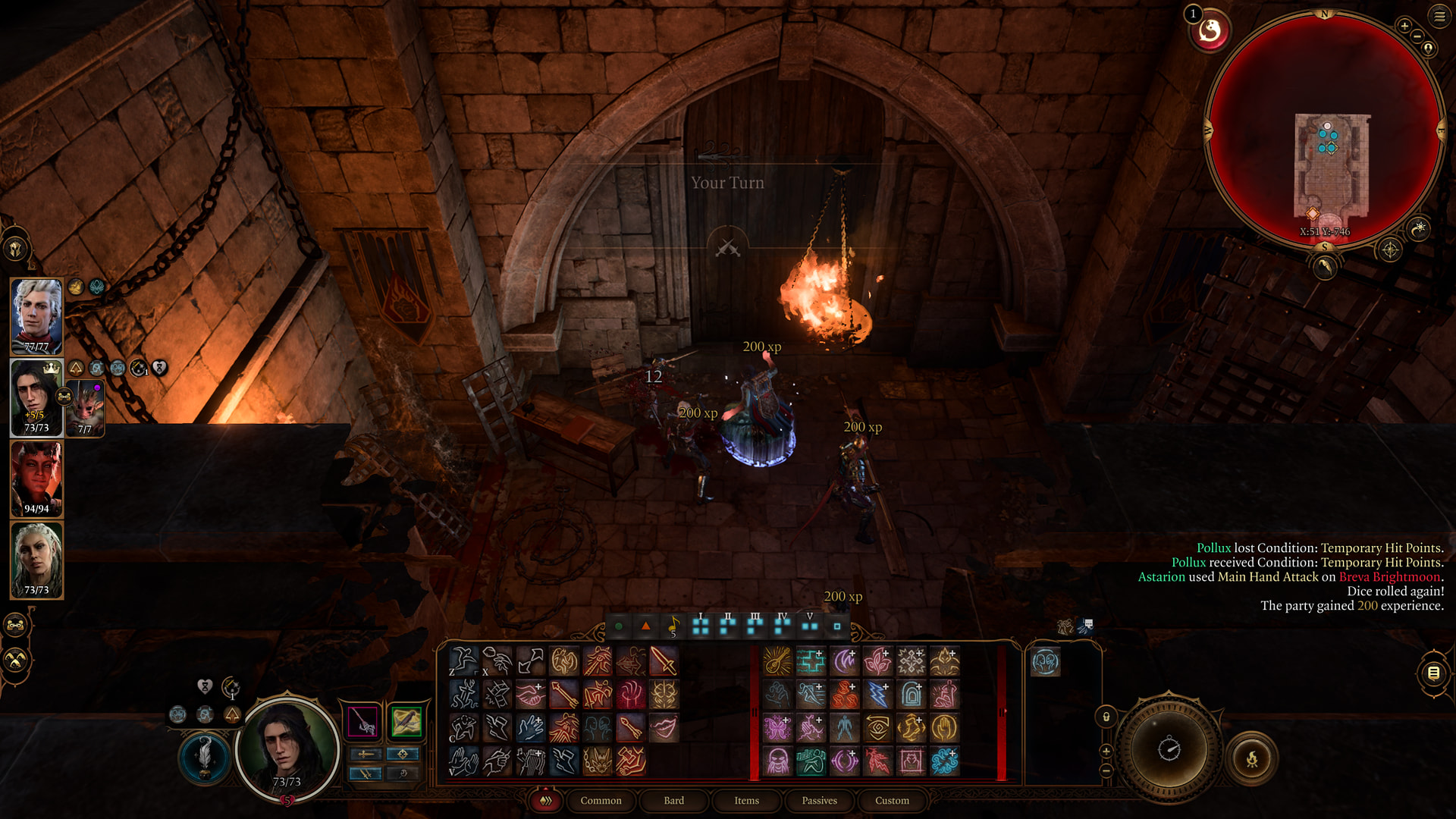The width and height of the screenshot is (1456, 819).
Task: Toggle the hotbar padlock button
Action: 1106,717
